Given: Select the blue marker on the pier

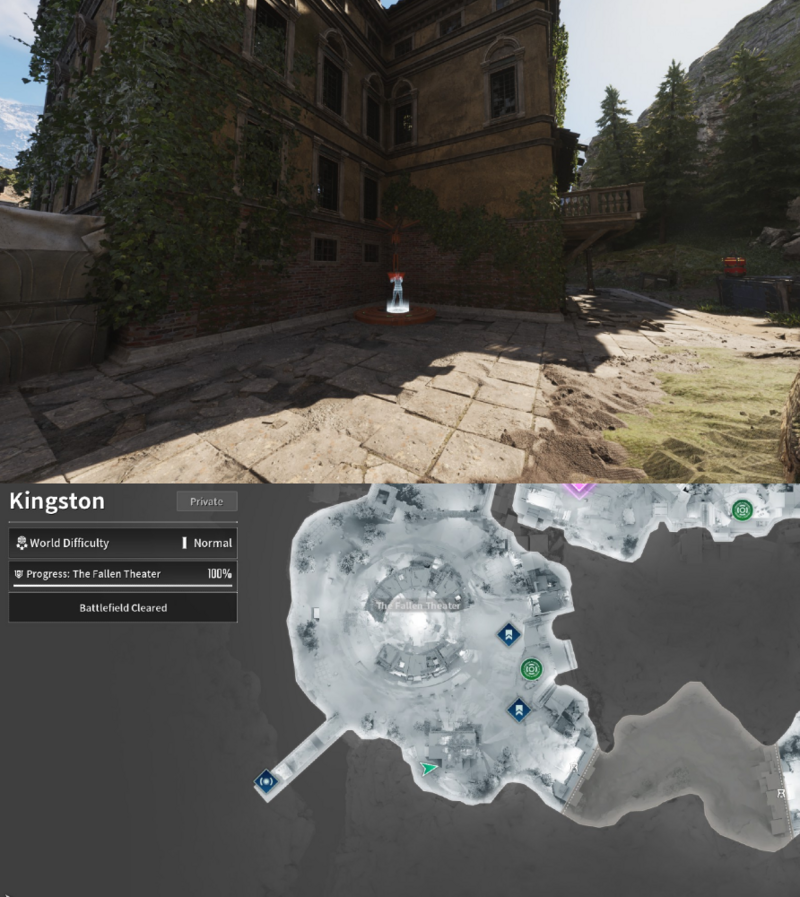Looking at the screenshot, I should [x=266, y=781].
